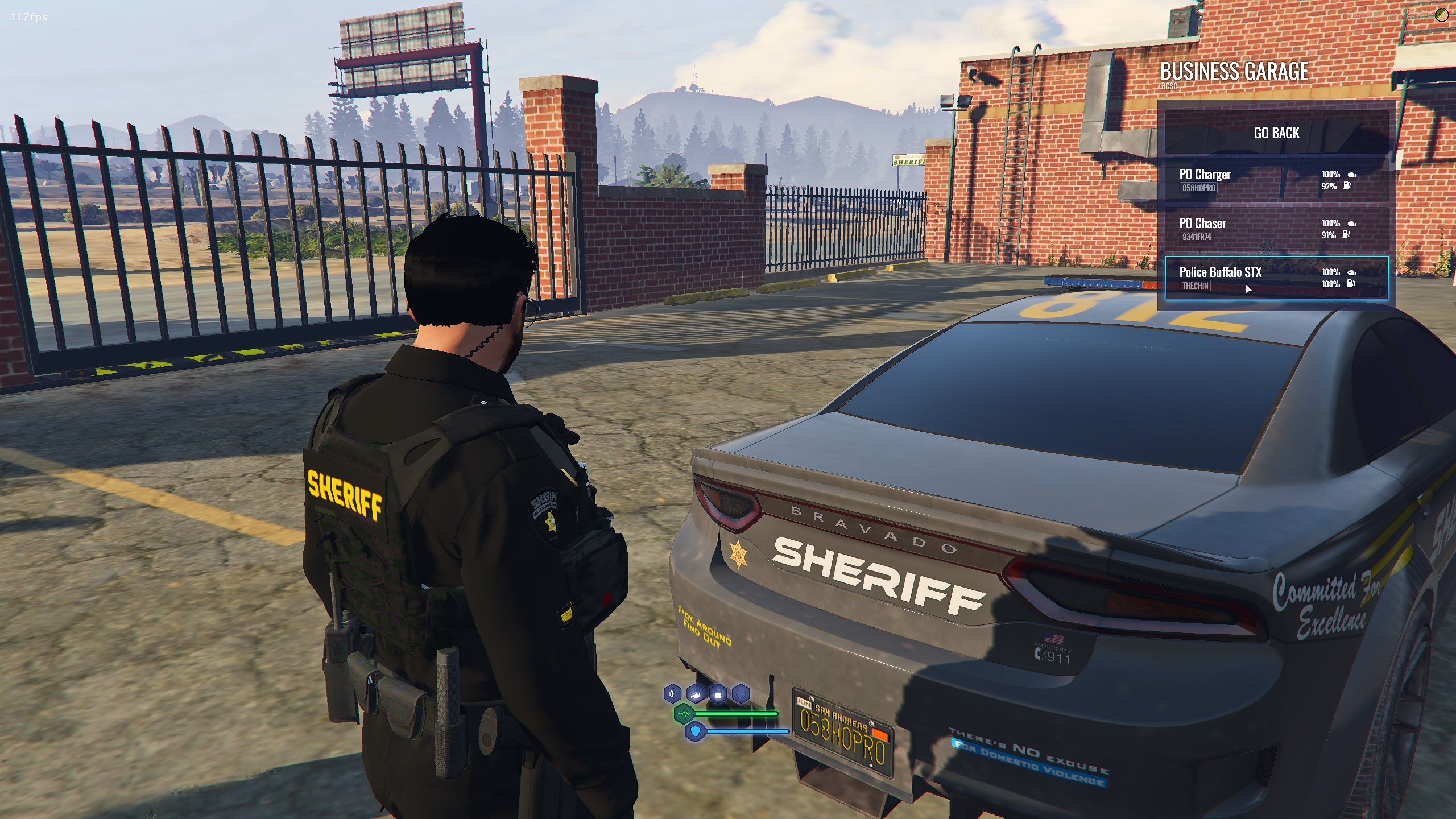Choose the PD Chaser from the garage
Image resolution: width=1456 pixels, height=819 pixels.
pyautogui.click(x=1276, y=229)
